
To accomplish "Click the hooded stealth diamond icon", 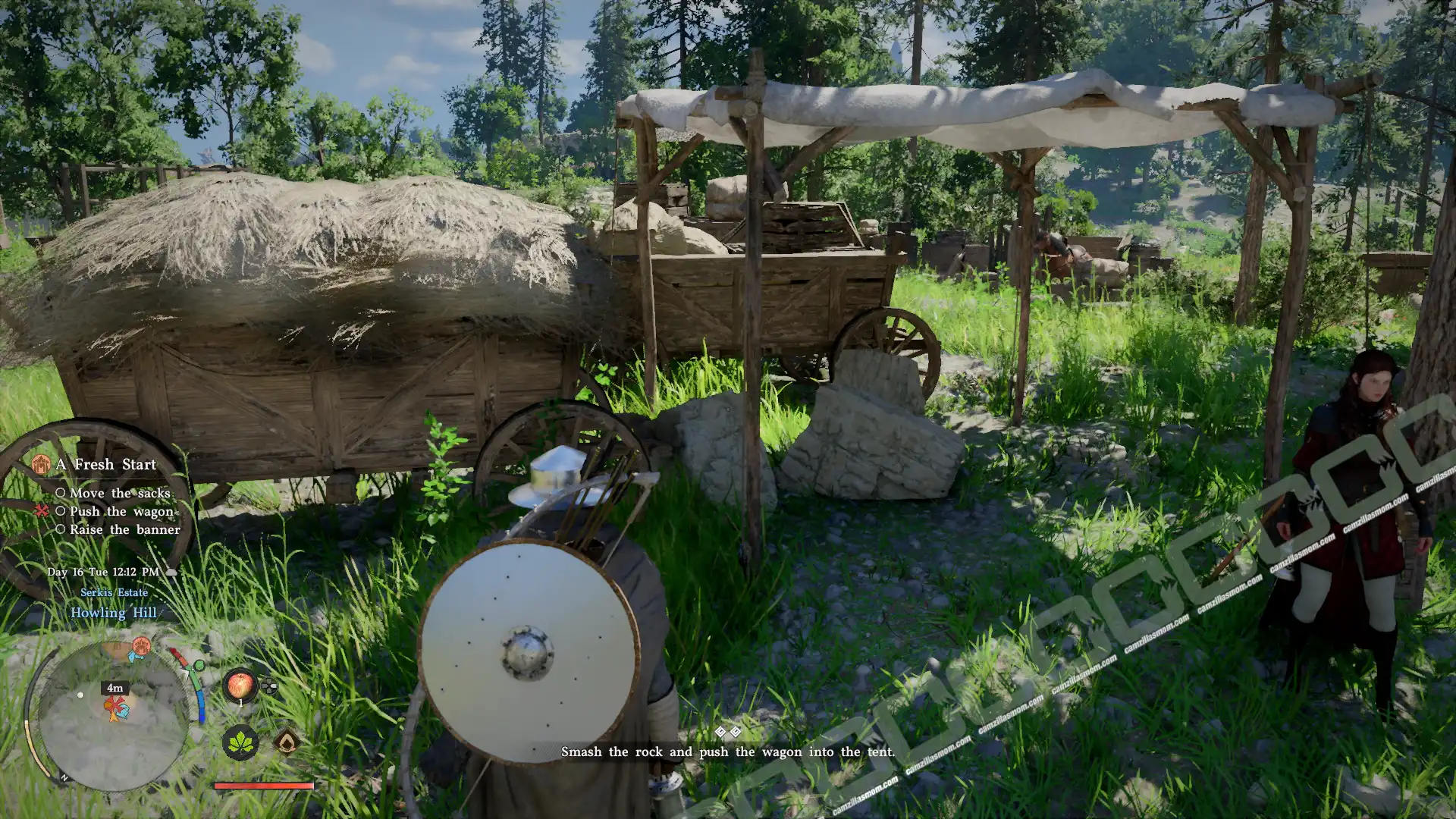I will 287,741.
